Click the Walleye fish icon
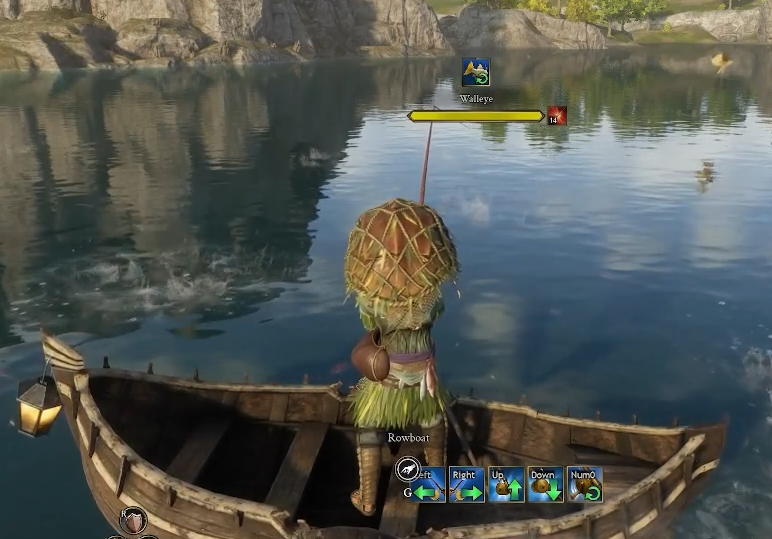Image resolution: width=772 pixels, height=539 pixels. 476,73
